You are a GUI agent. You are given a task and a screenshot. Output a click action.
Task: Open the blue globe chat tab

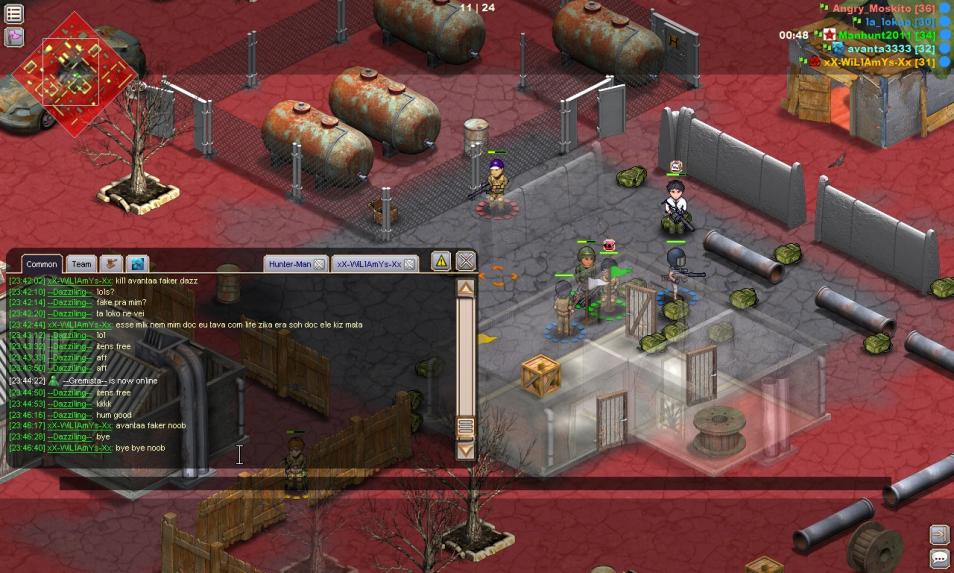coord(138,264)
